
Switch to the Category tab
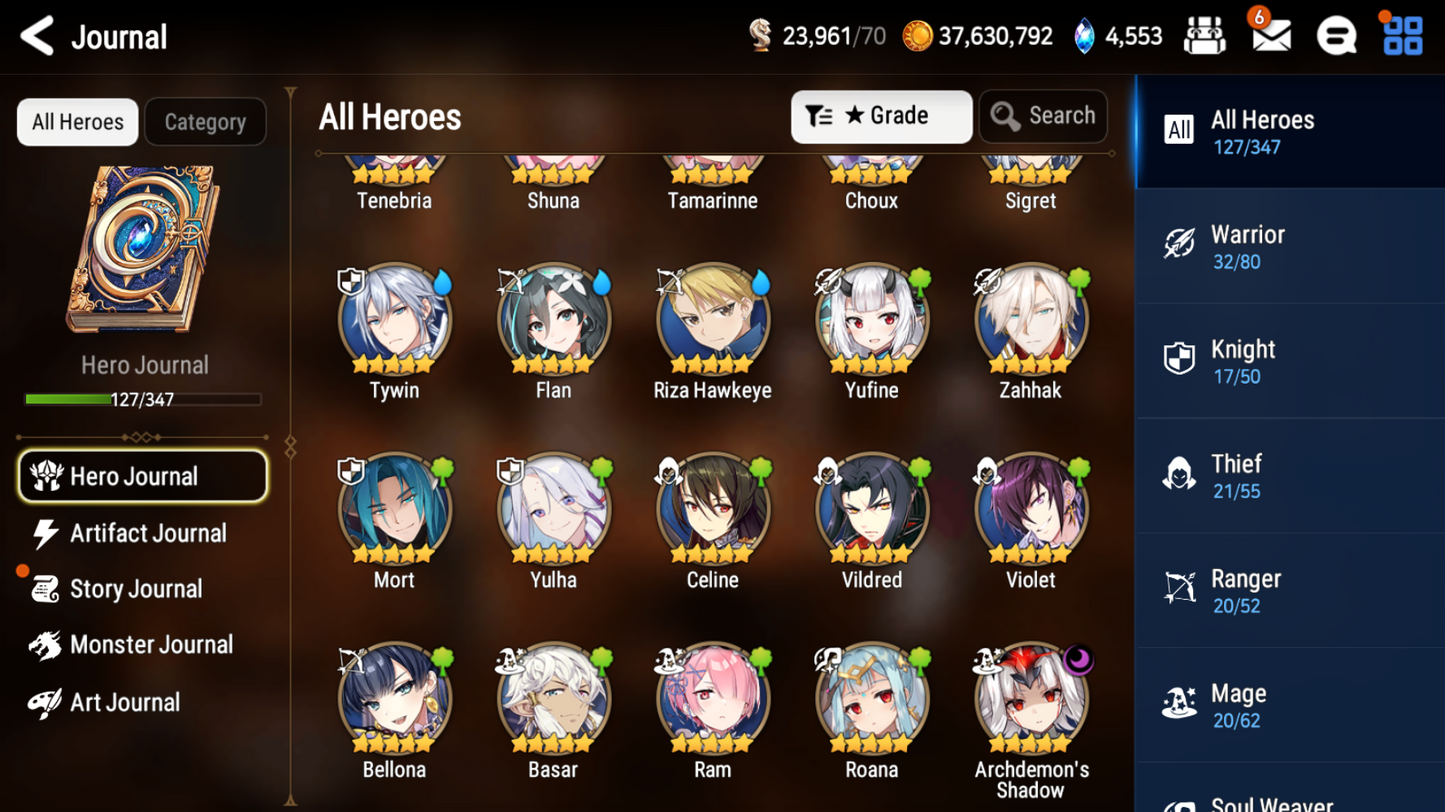click(x=205, y=122)
